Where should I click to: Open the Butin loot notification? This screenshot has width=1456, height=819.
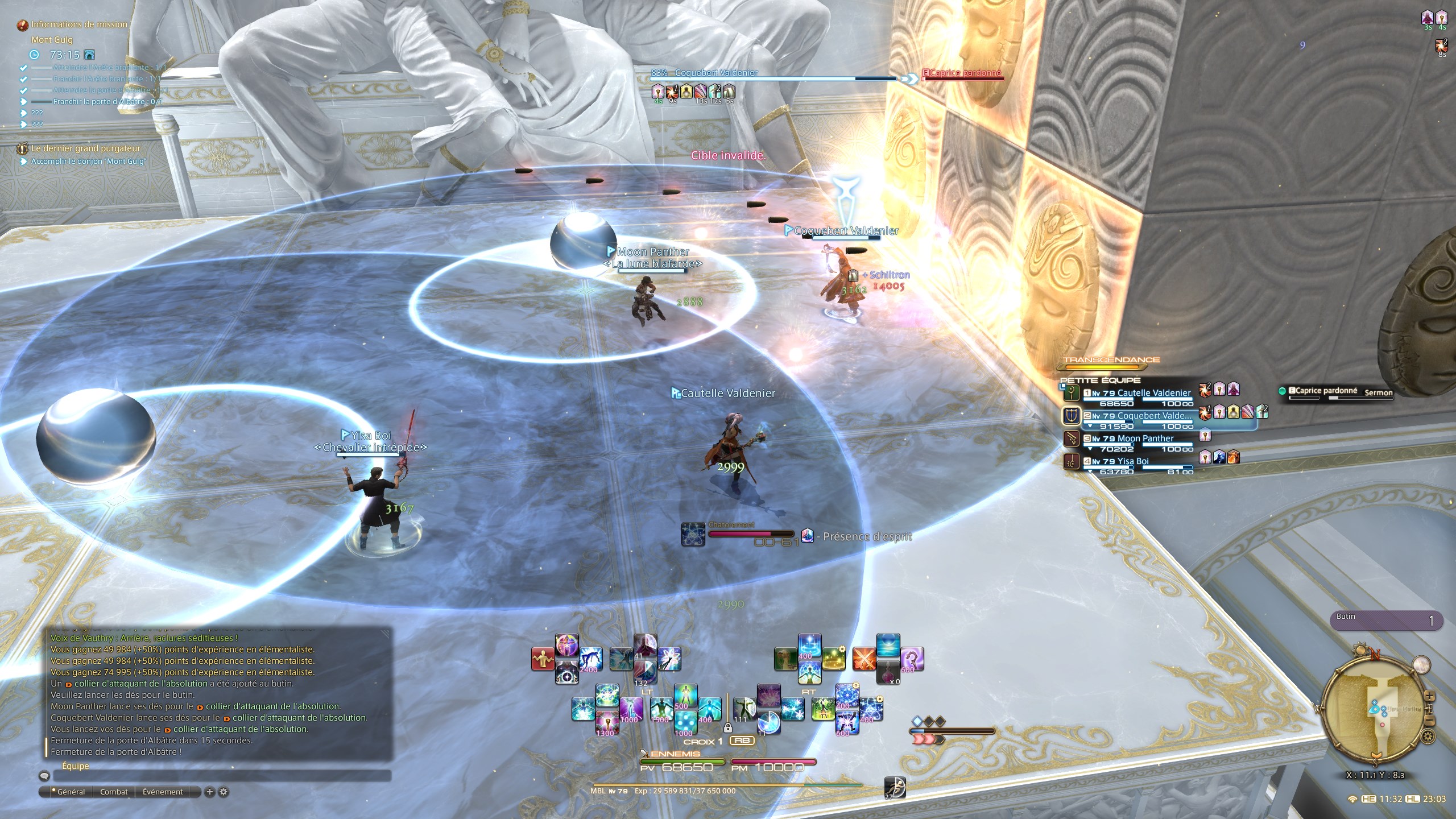(x=1385, y=621)
